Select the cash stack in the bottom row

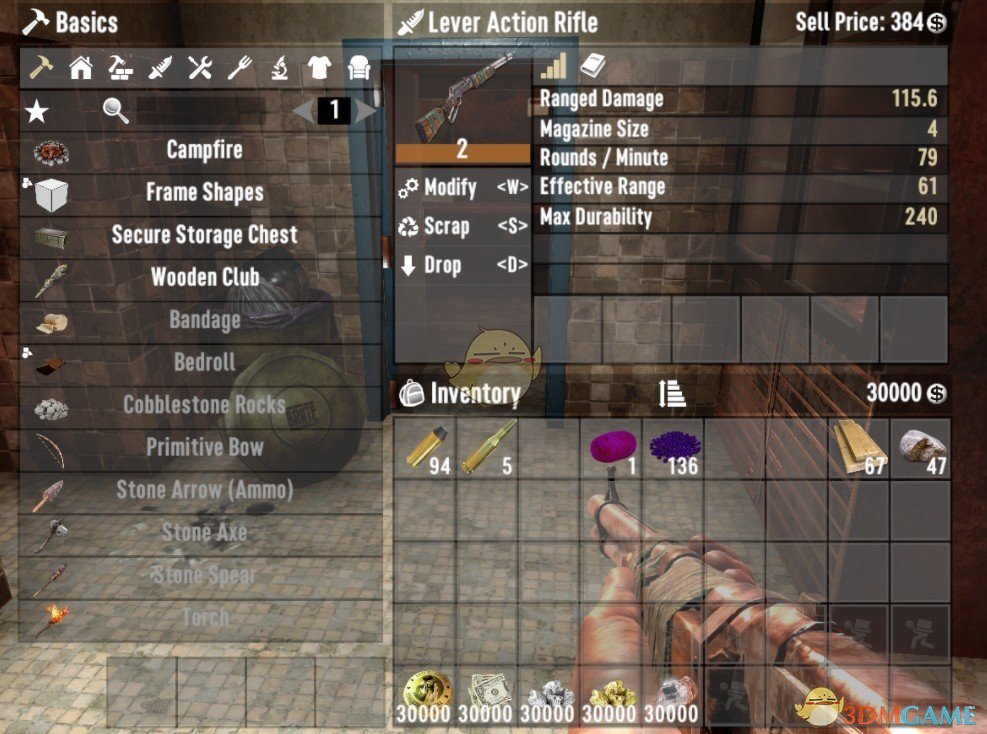pos(487,697)
